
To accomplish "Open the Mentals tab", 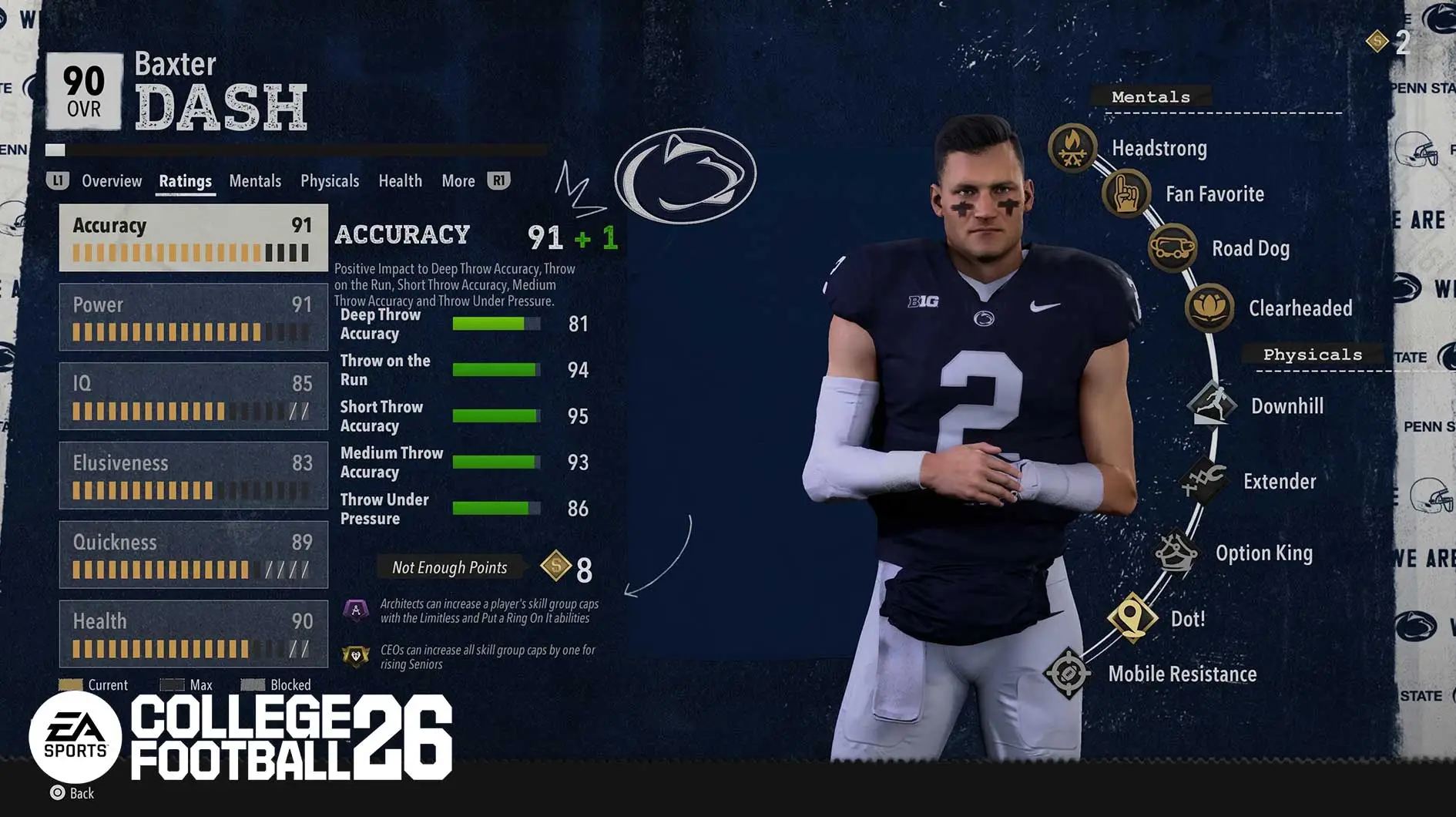I will coord(255,181).
